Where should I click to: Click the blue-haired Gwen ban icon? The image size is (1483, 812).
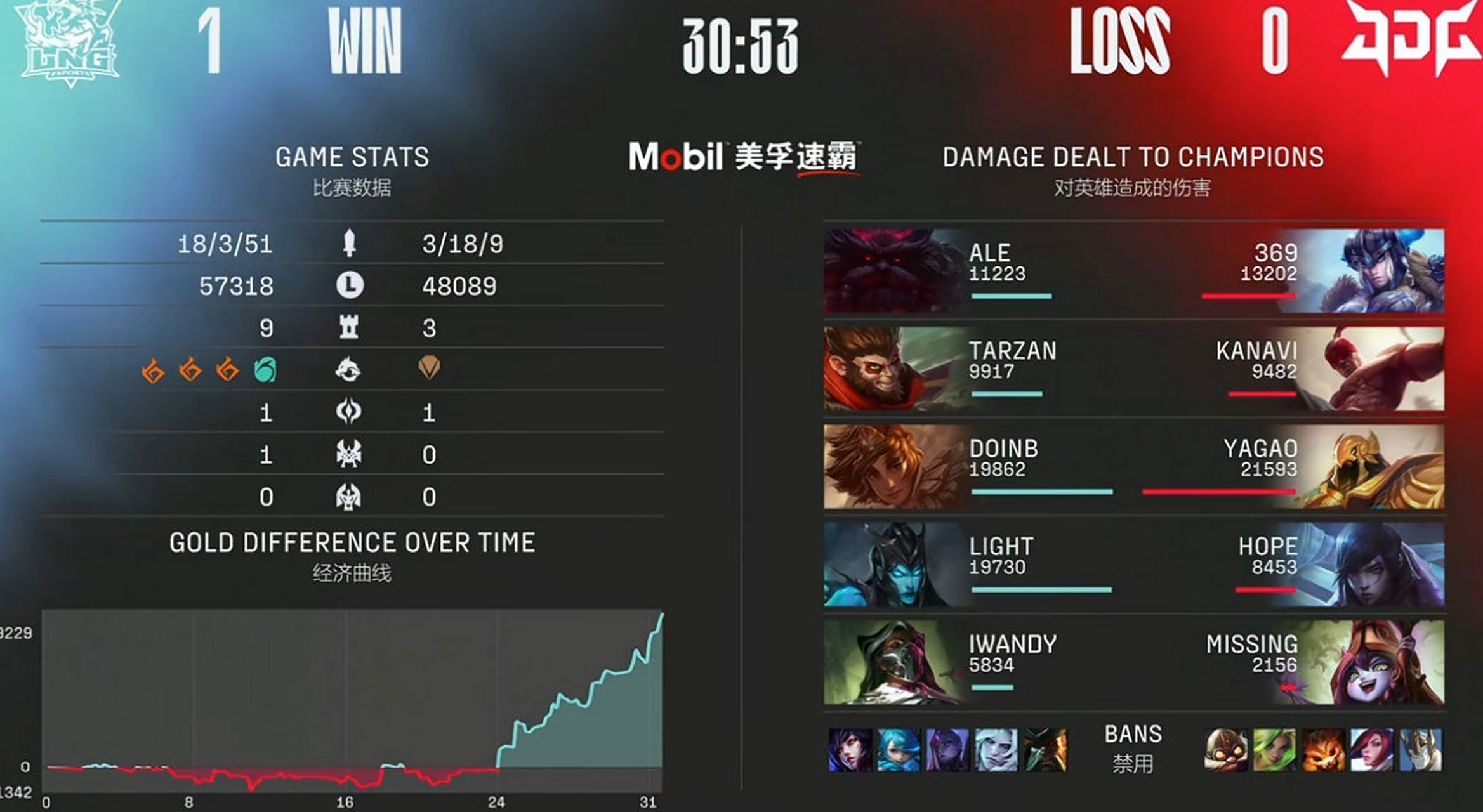(899, 750)
